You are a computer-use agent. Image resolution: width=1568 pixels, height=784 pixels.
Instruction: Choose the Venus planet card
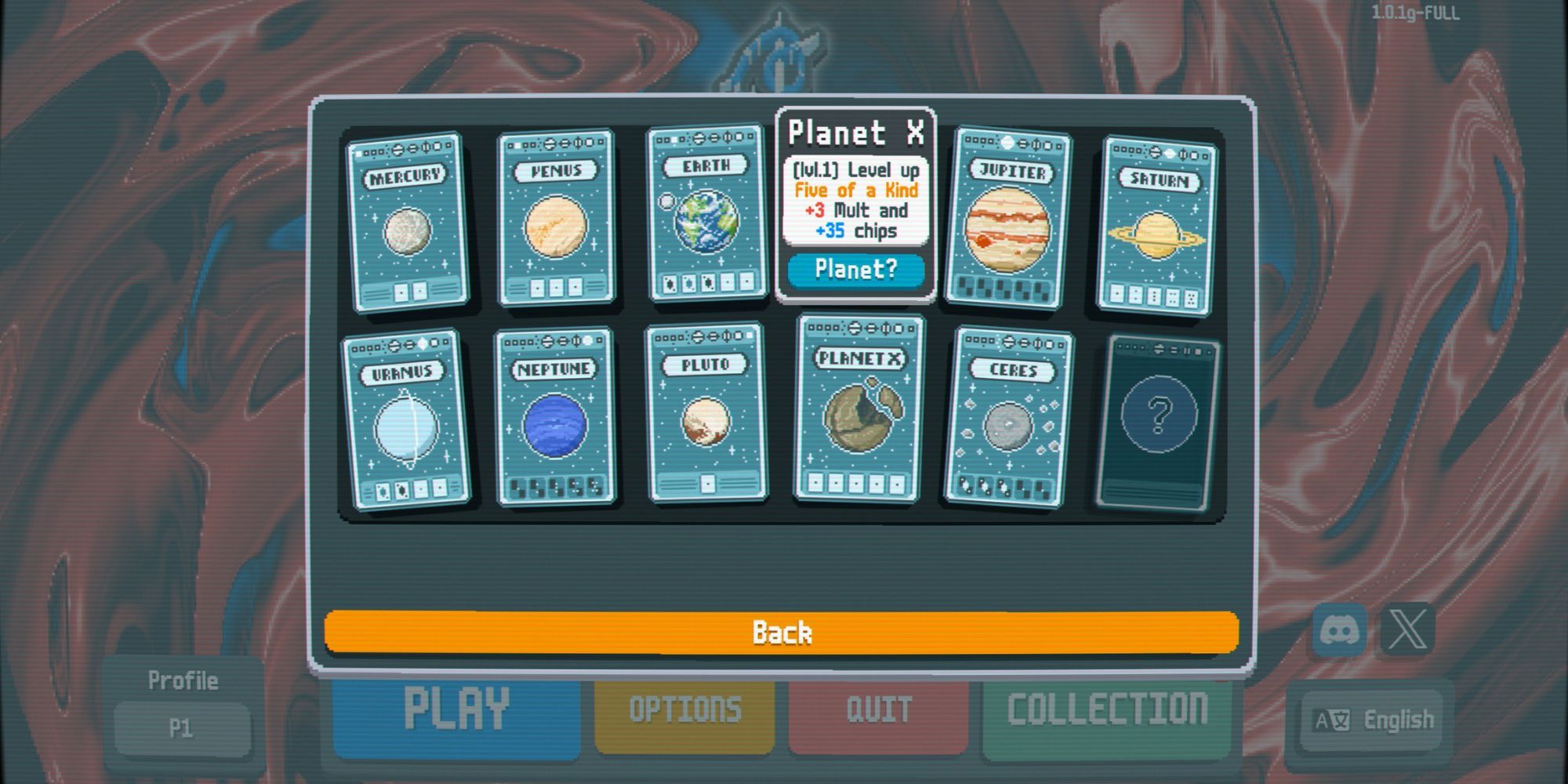pos(556,218)
